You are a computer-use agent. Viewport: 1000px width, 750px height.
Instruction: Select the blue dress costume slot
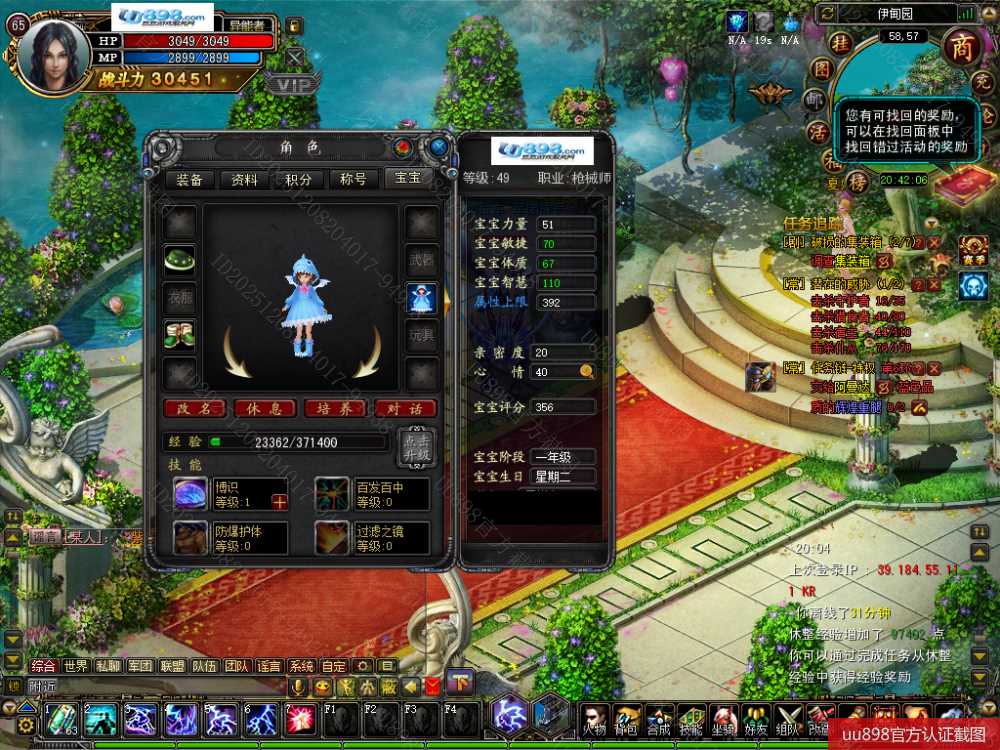click(x=421, y=298)
